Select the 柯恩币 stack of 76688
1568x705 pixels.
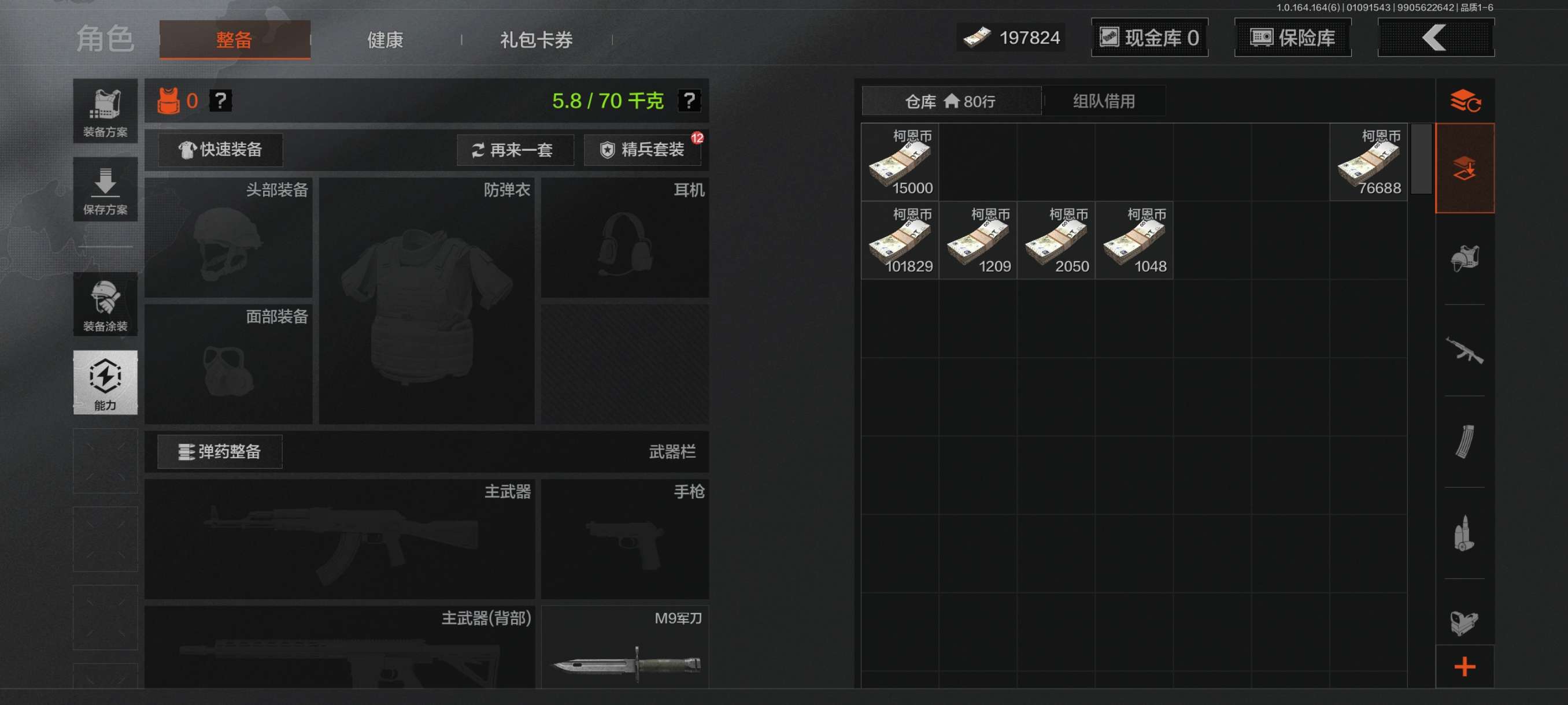(x=1368, y=163)
